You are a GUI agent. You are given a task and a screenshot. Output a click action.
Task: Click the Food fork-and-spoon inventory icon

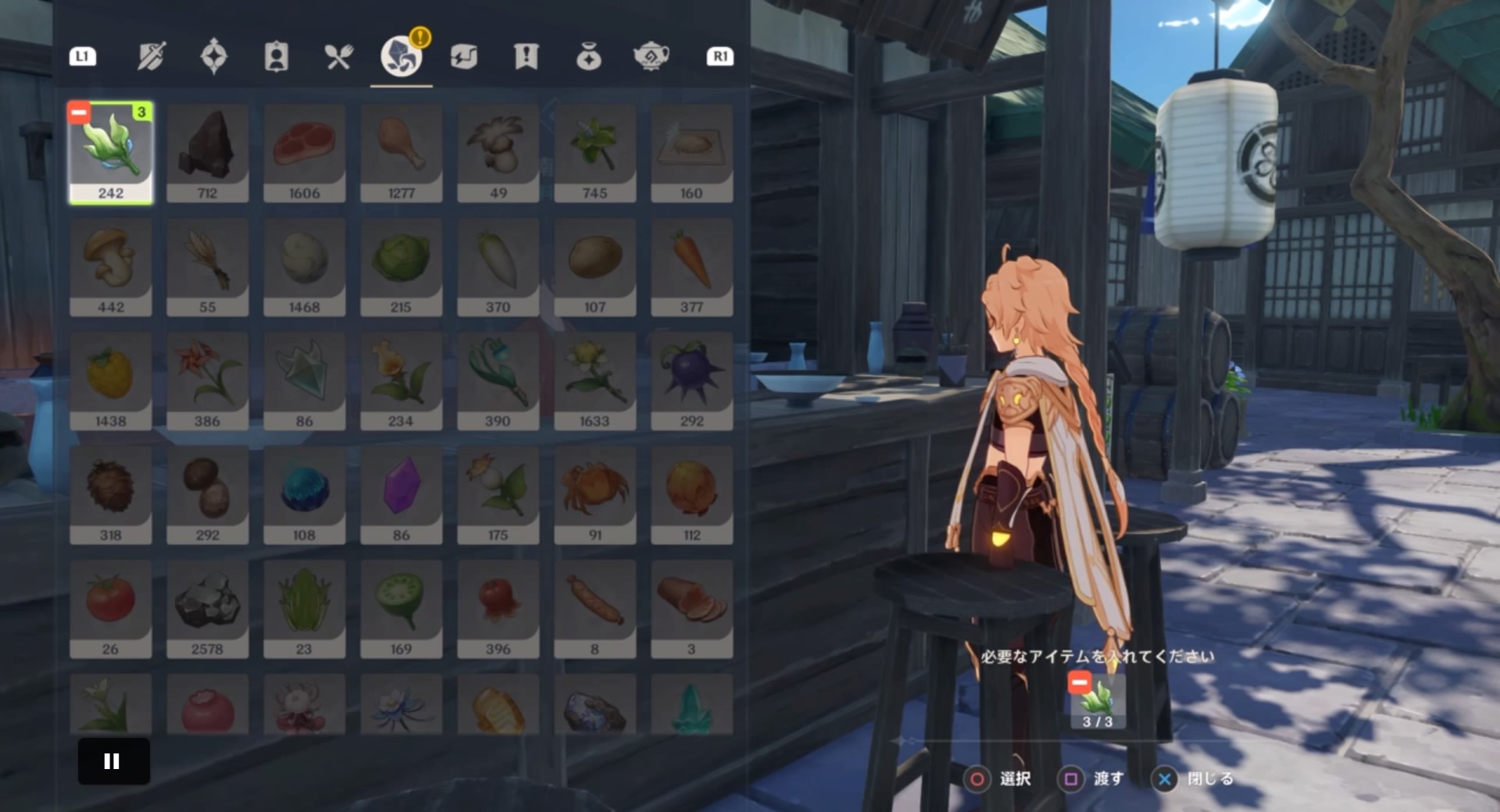(x=339, y=55)
